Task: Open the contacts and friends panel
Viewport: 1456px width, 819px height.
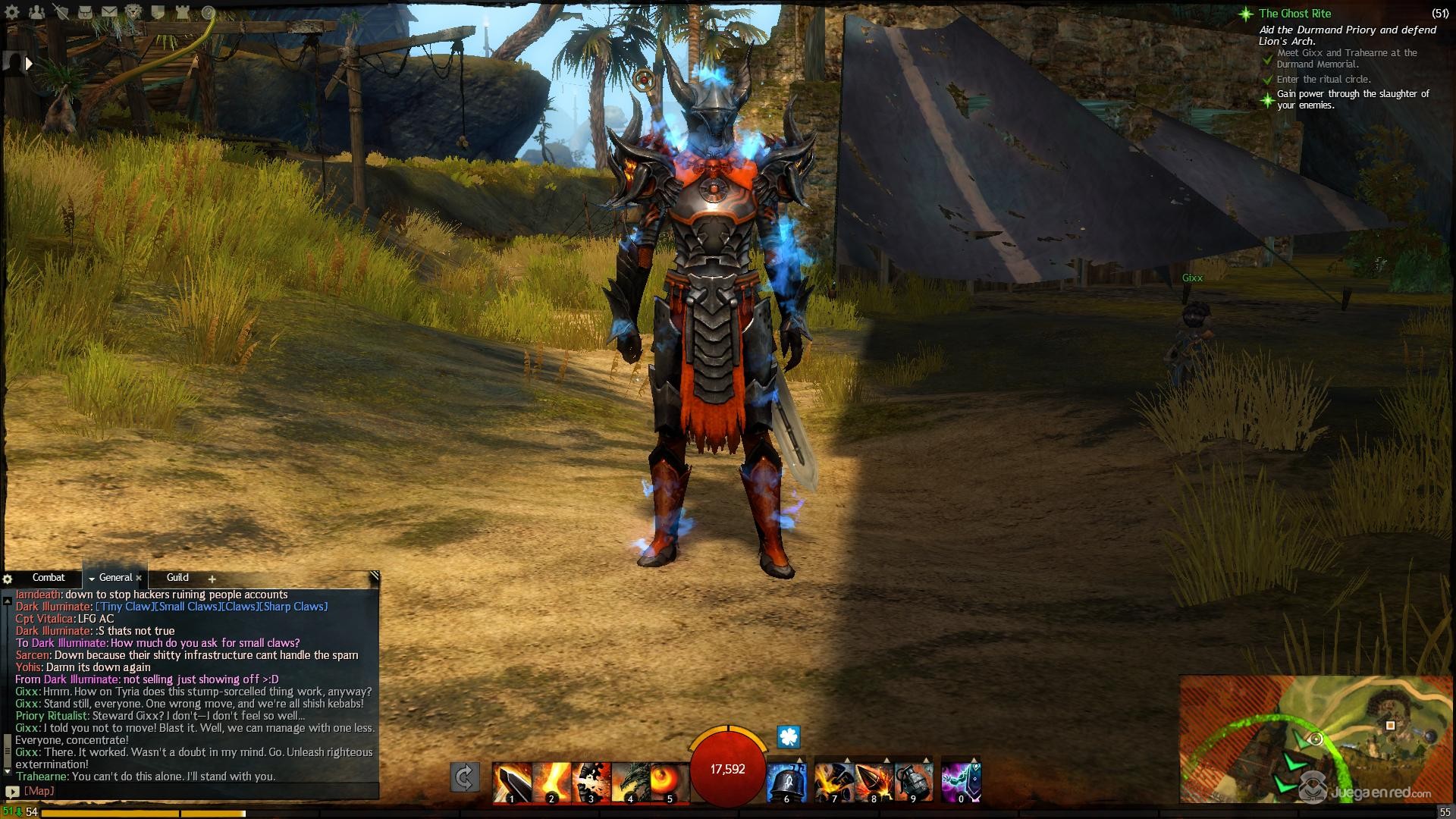Action: pyautogui.click(x=36, y=12)
